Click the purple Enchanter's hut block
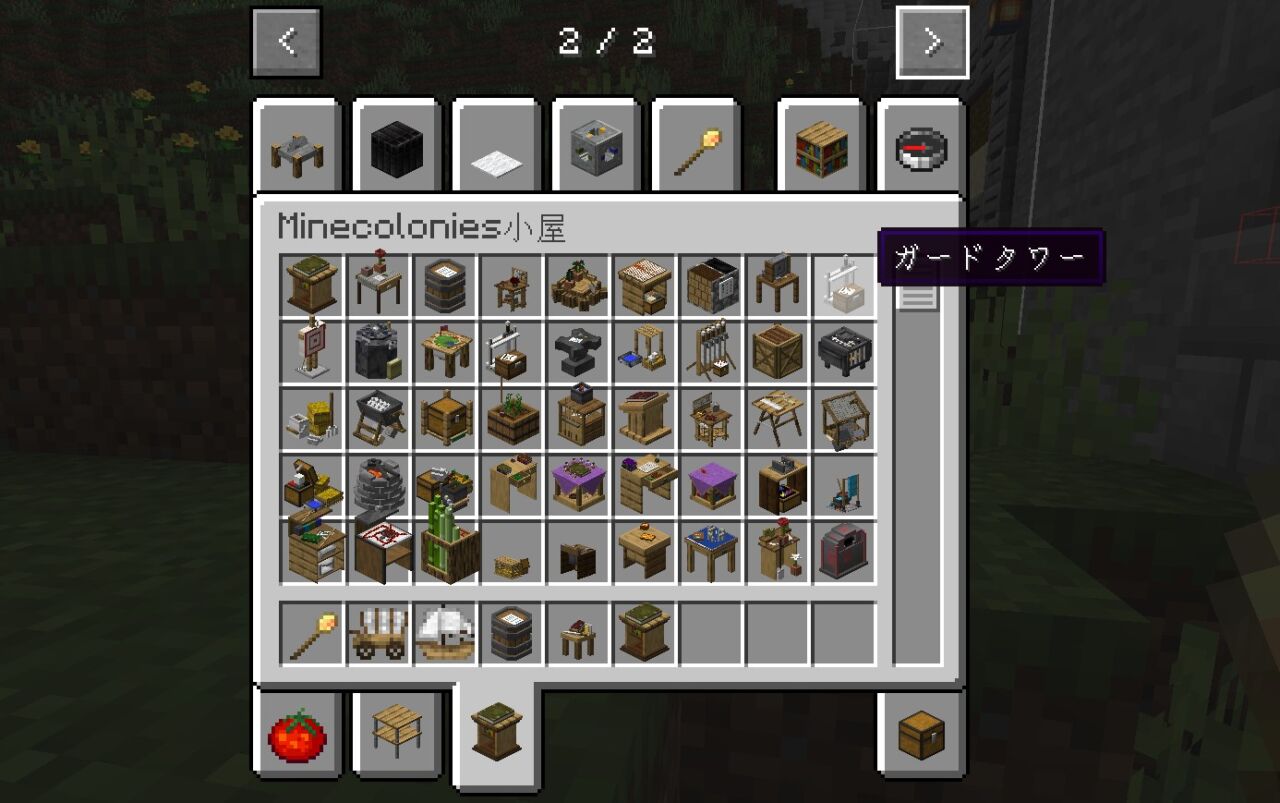 [x=711, y=485]
